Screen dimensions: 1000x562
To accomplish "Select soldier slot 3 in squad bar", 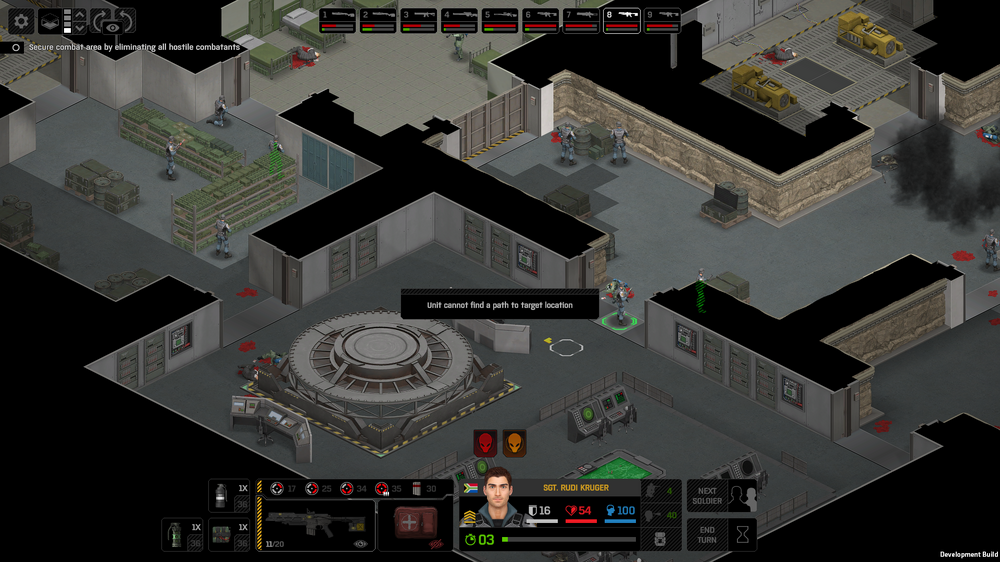I will pos(419,20).
